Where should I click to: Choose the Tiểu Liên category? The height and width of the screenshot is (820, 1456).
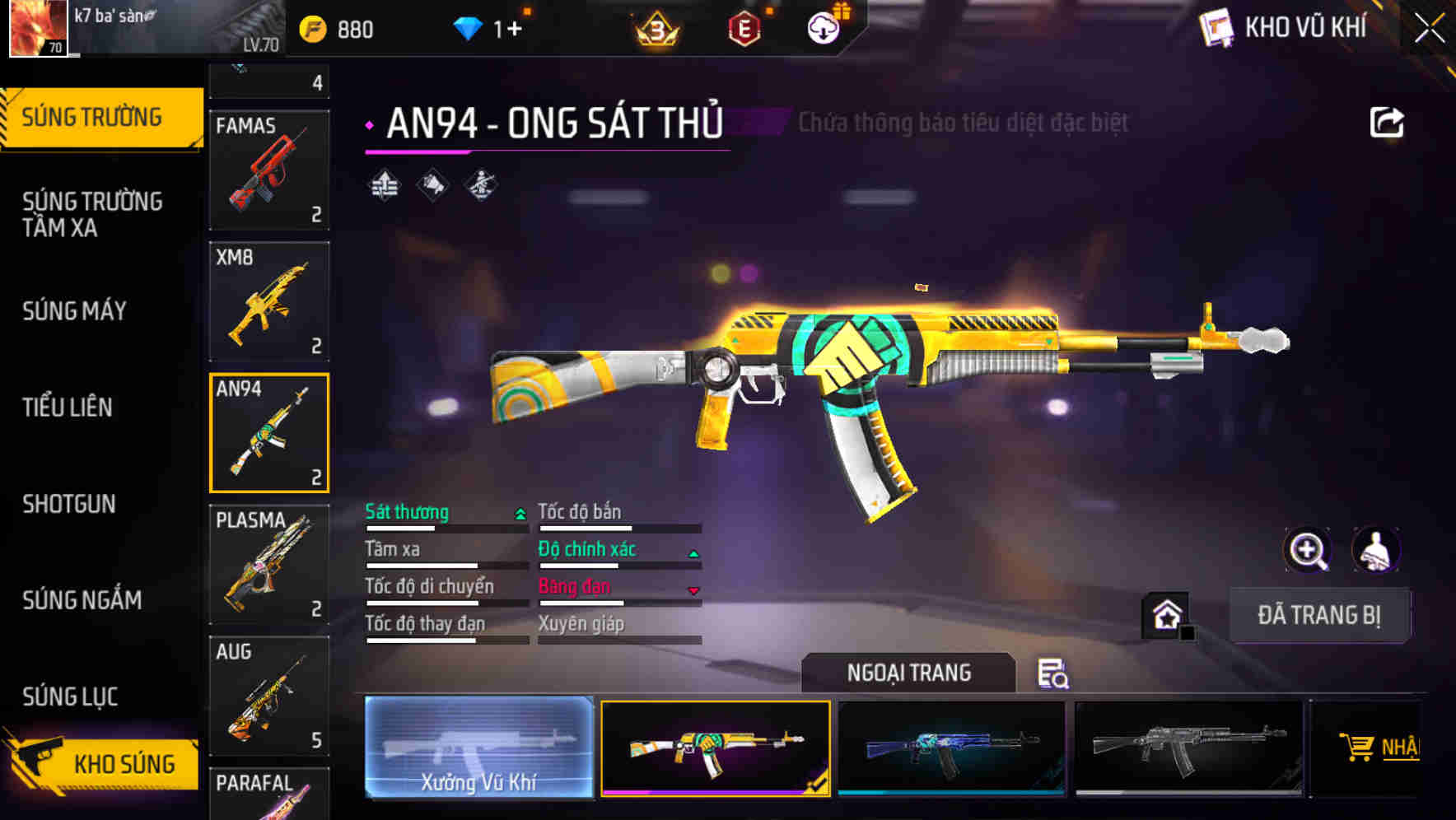coord(68,408)
